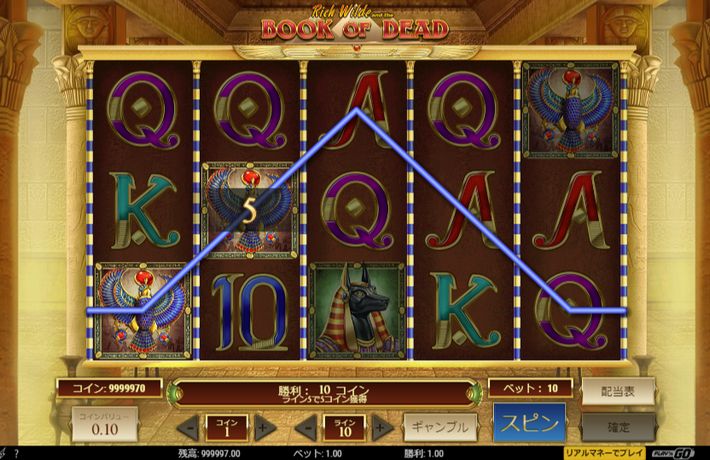Viewport: 710px width, 460px height.
Task: Spin the reels with the blue スピン button
Action: pyautogui.click(x=529, y=421)
